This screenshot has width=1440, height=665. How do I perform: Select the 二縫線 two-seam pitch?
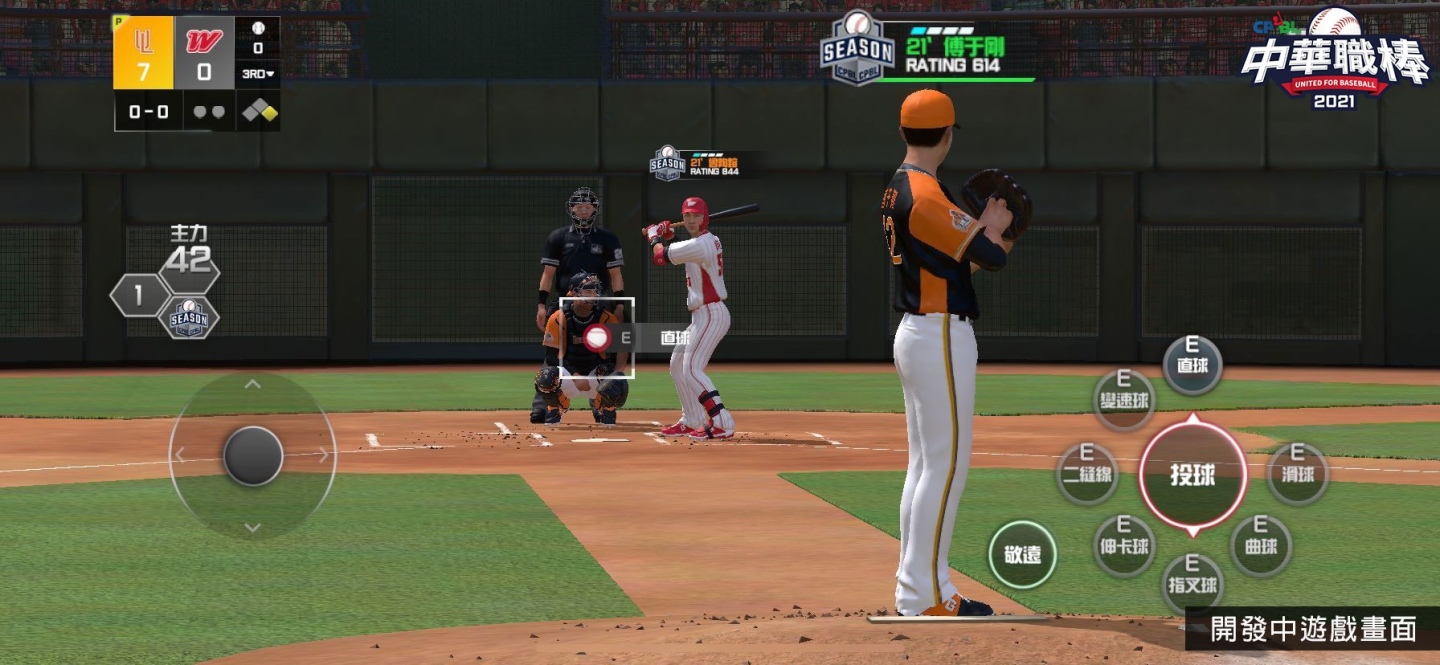pos(1087,474)
